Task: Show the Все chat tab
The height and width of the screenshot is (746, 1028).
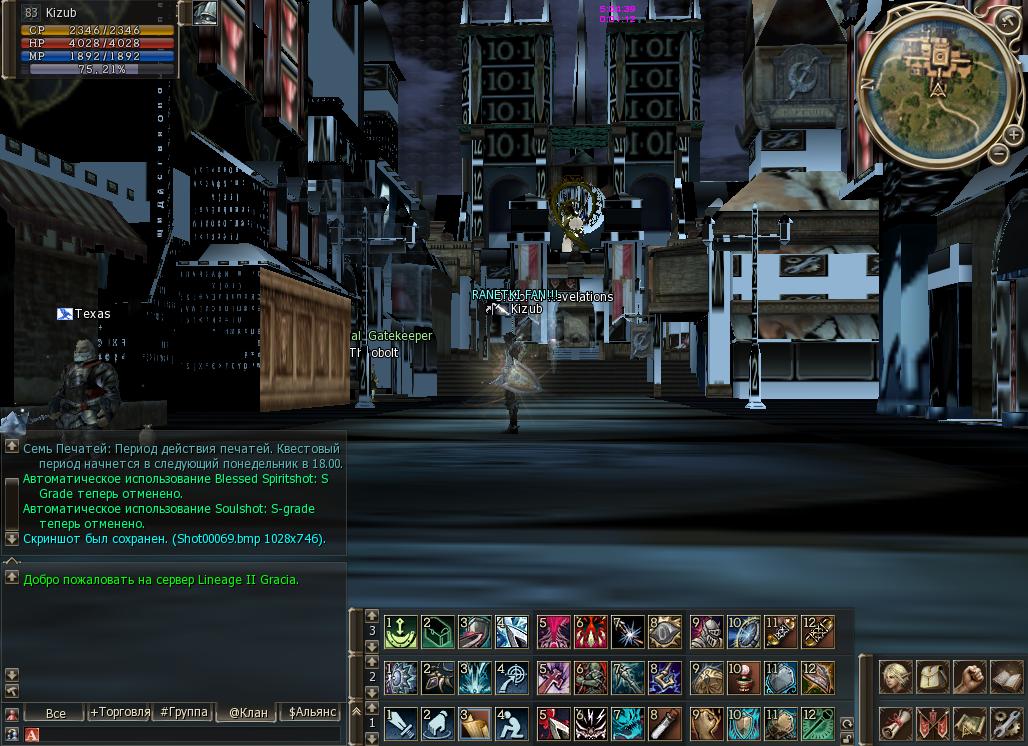Action: click(x=55, y=712)
